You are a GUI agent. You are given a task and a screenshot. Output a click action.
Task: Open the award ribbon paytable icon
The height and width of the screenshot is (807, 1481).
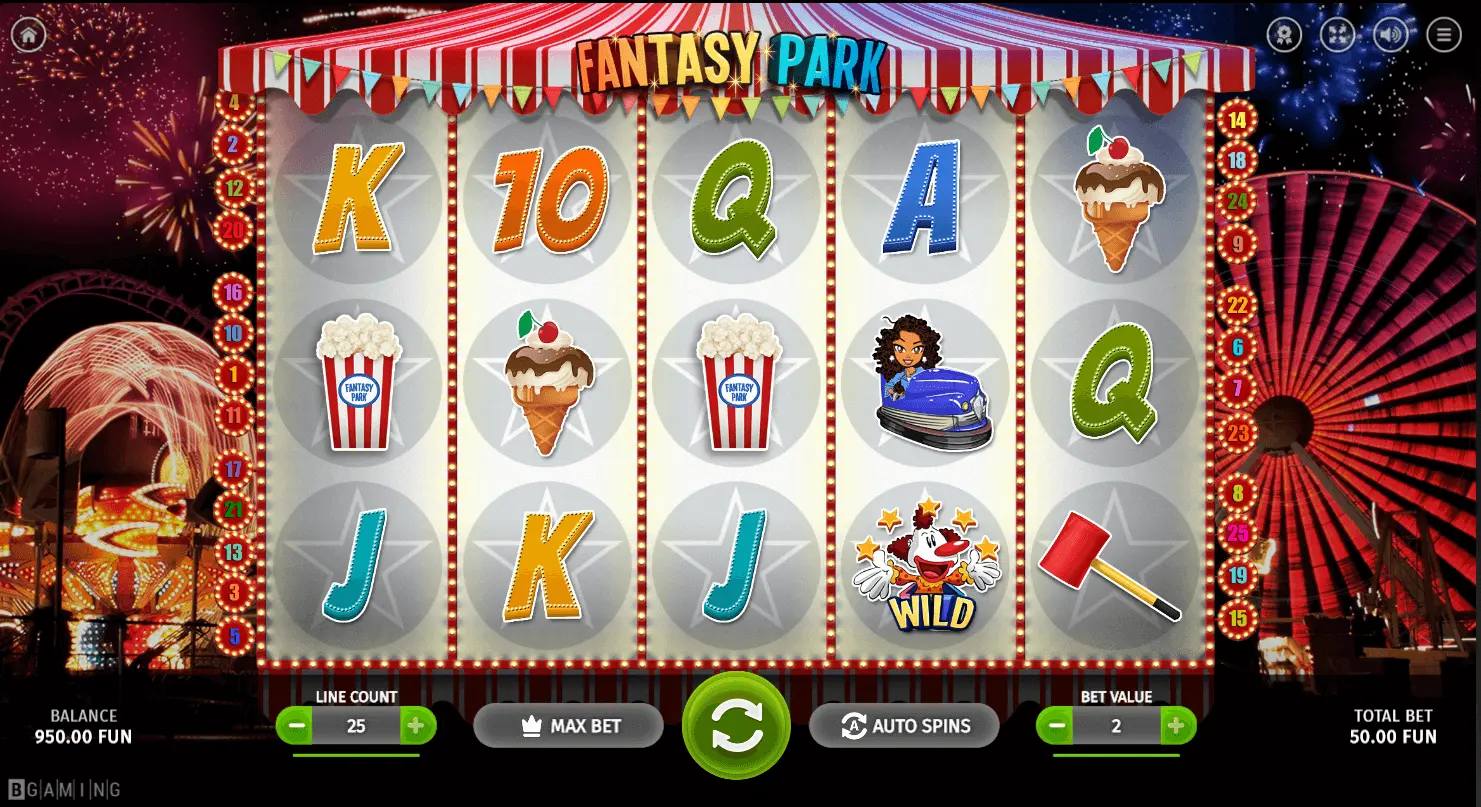pyautogui.click(x=1284, y=35)
